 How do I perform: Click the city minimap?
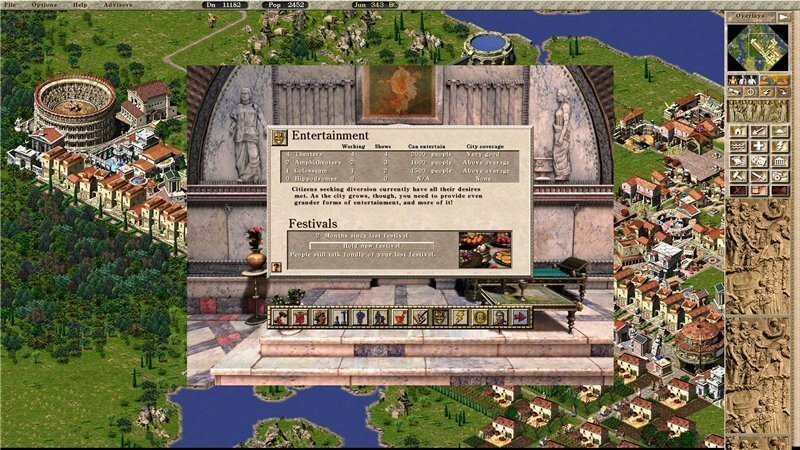tap(758, 46)
